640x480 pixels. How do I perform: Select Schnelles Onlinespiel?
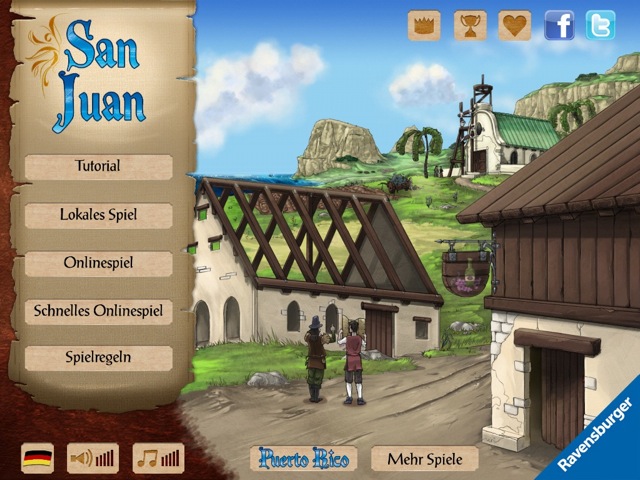(98, 311)
